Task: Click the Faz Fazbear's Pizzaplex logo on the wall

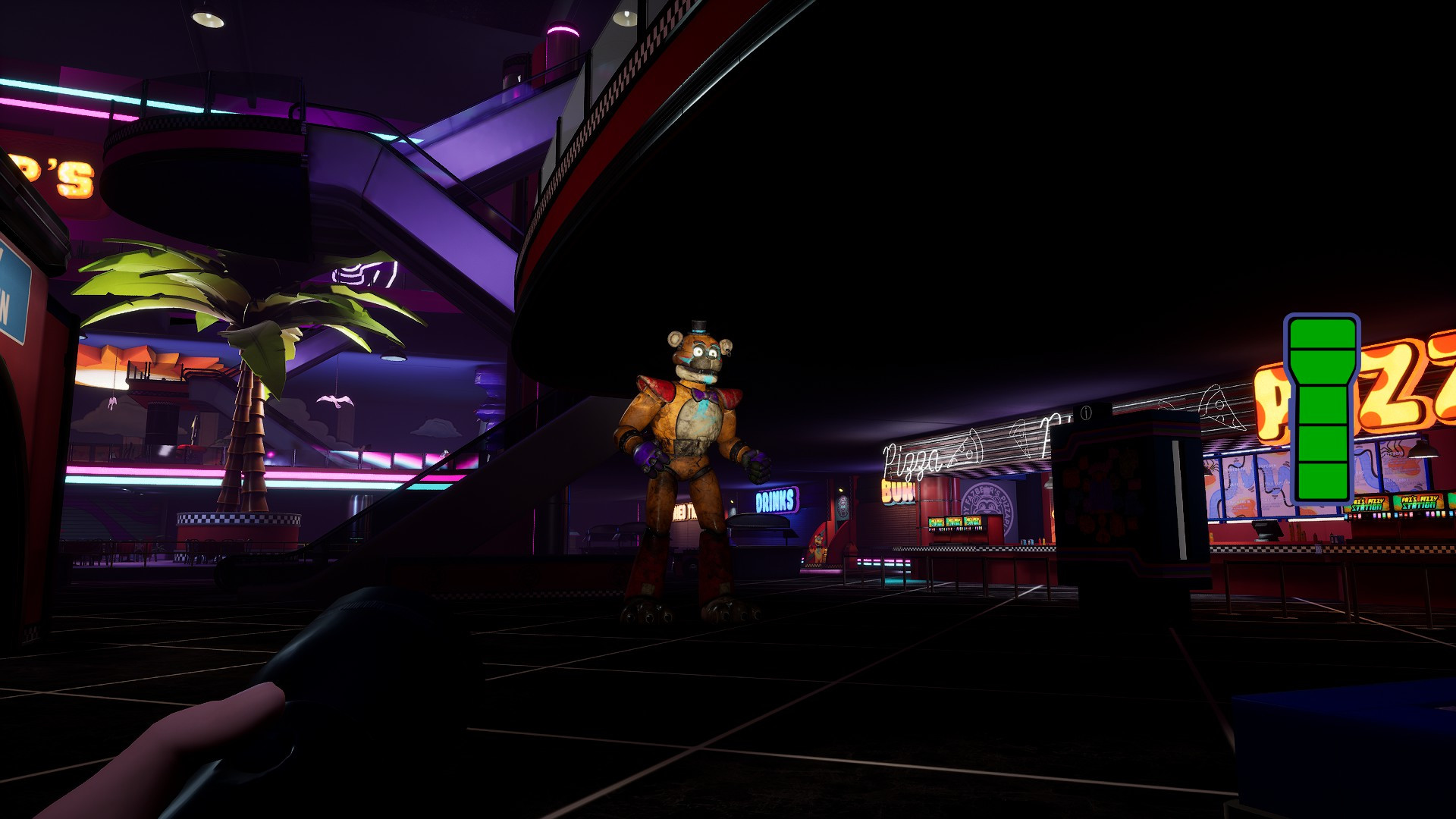Action: pos(985,504)
